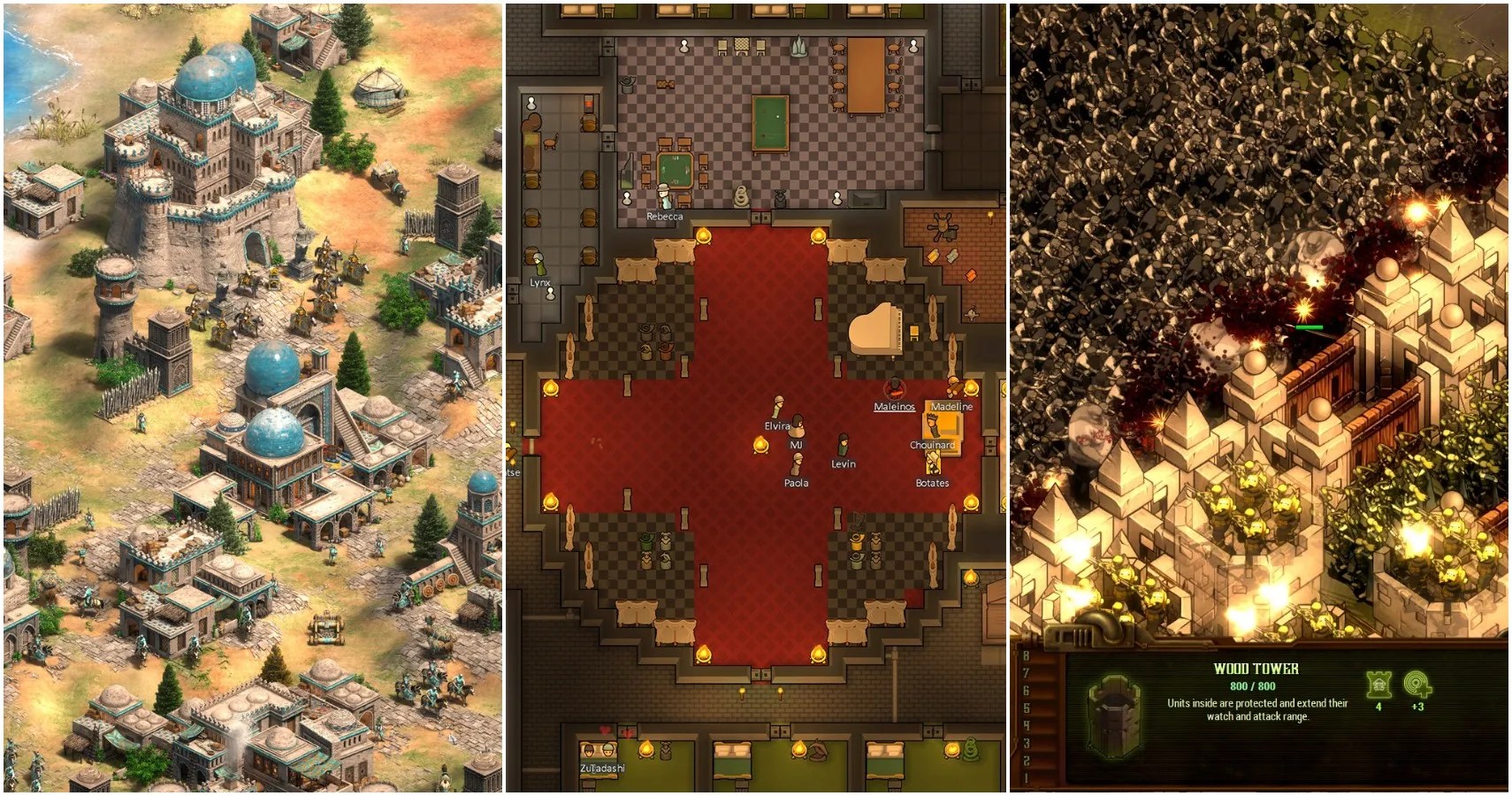Click the +3 attack range icon
The image size is (1512, 796).
[x=1417, y=685]
